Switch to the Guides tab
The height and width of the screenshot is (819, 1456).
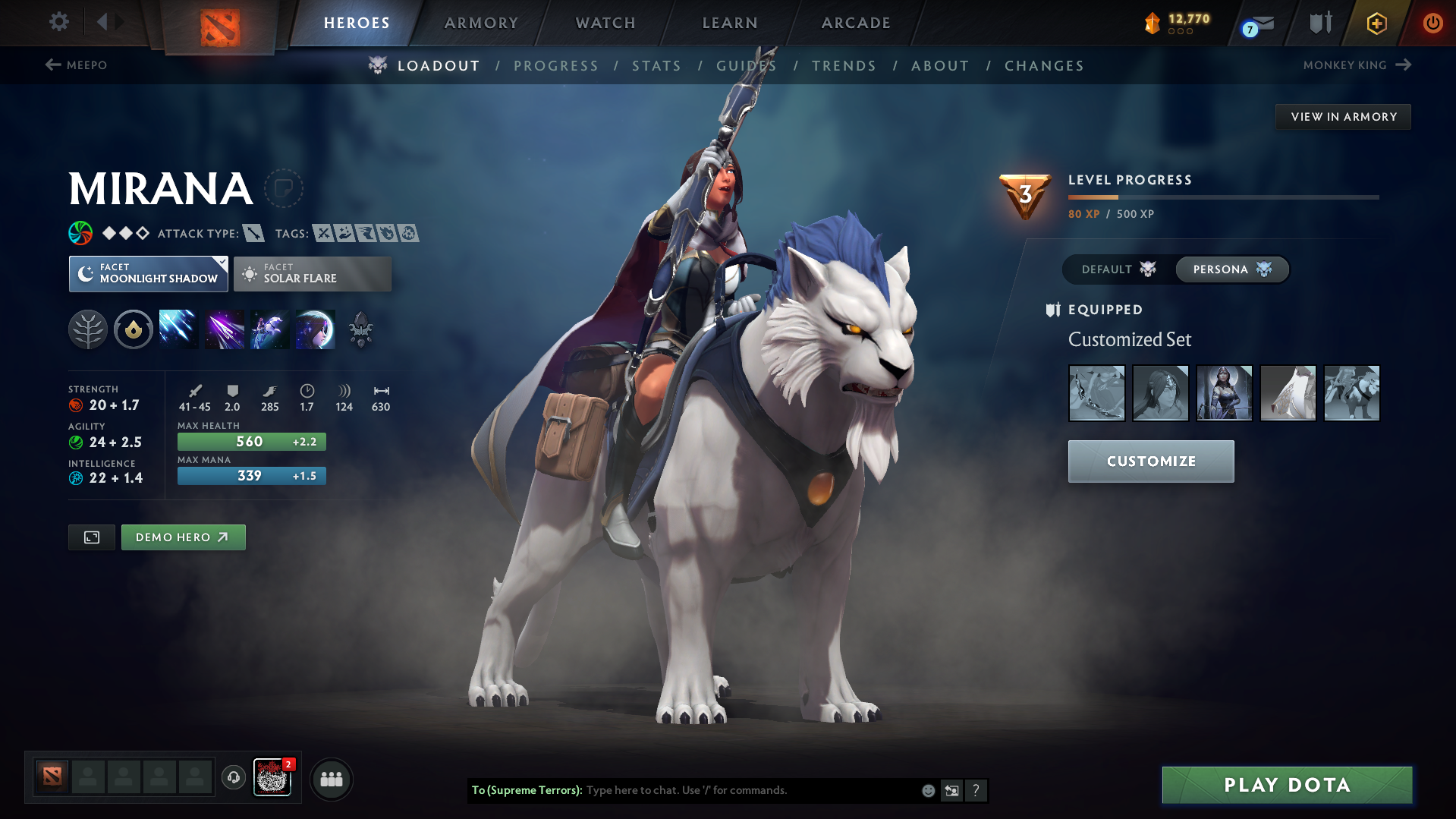[x=747, y=66]
